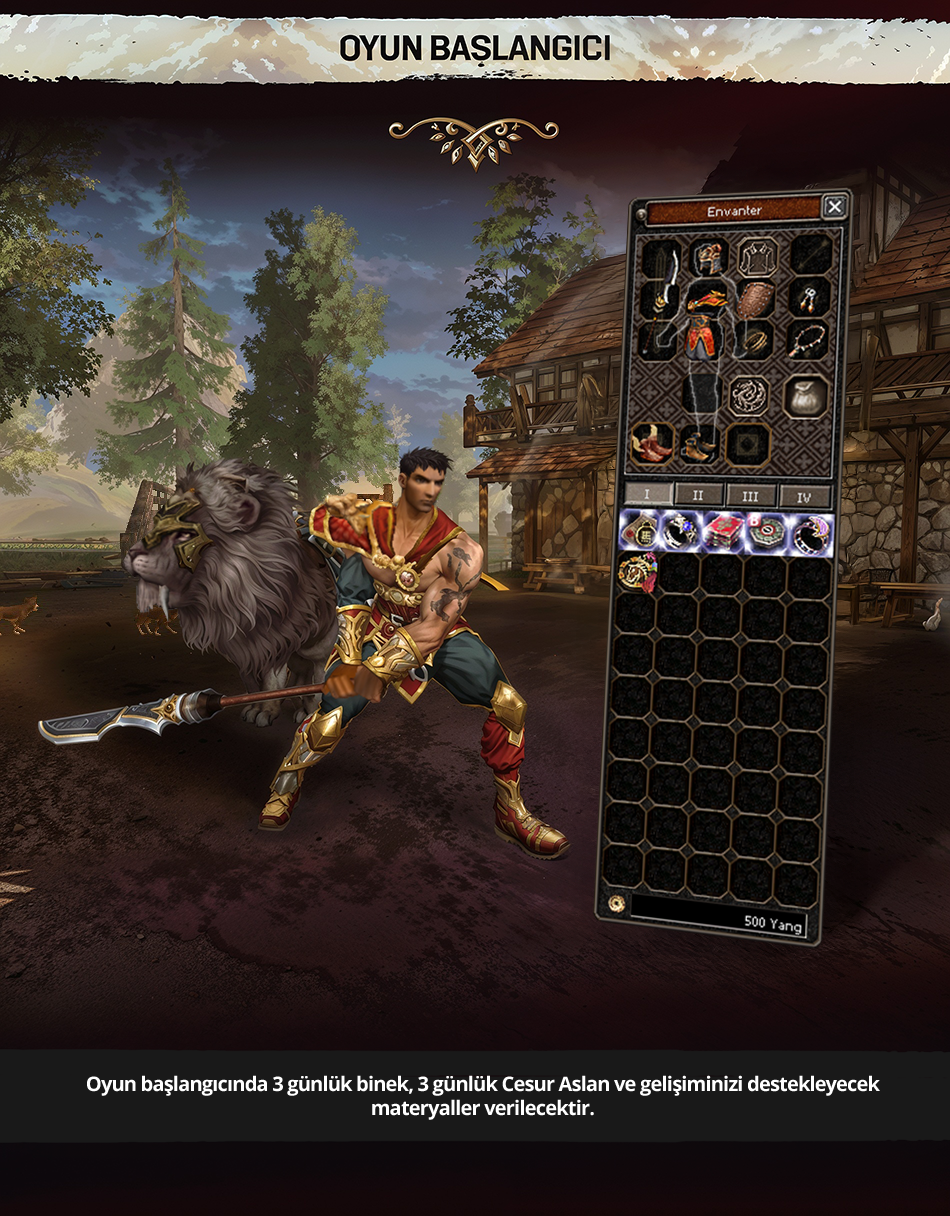Select inventory page I tab
Screen dimensions: 950x1216
pyautogui.click(x=646, y=495)
